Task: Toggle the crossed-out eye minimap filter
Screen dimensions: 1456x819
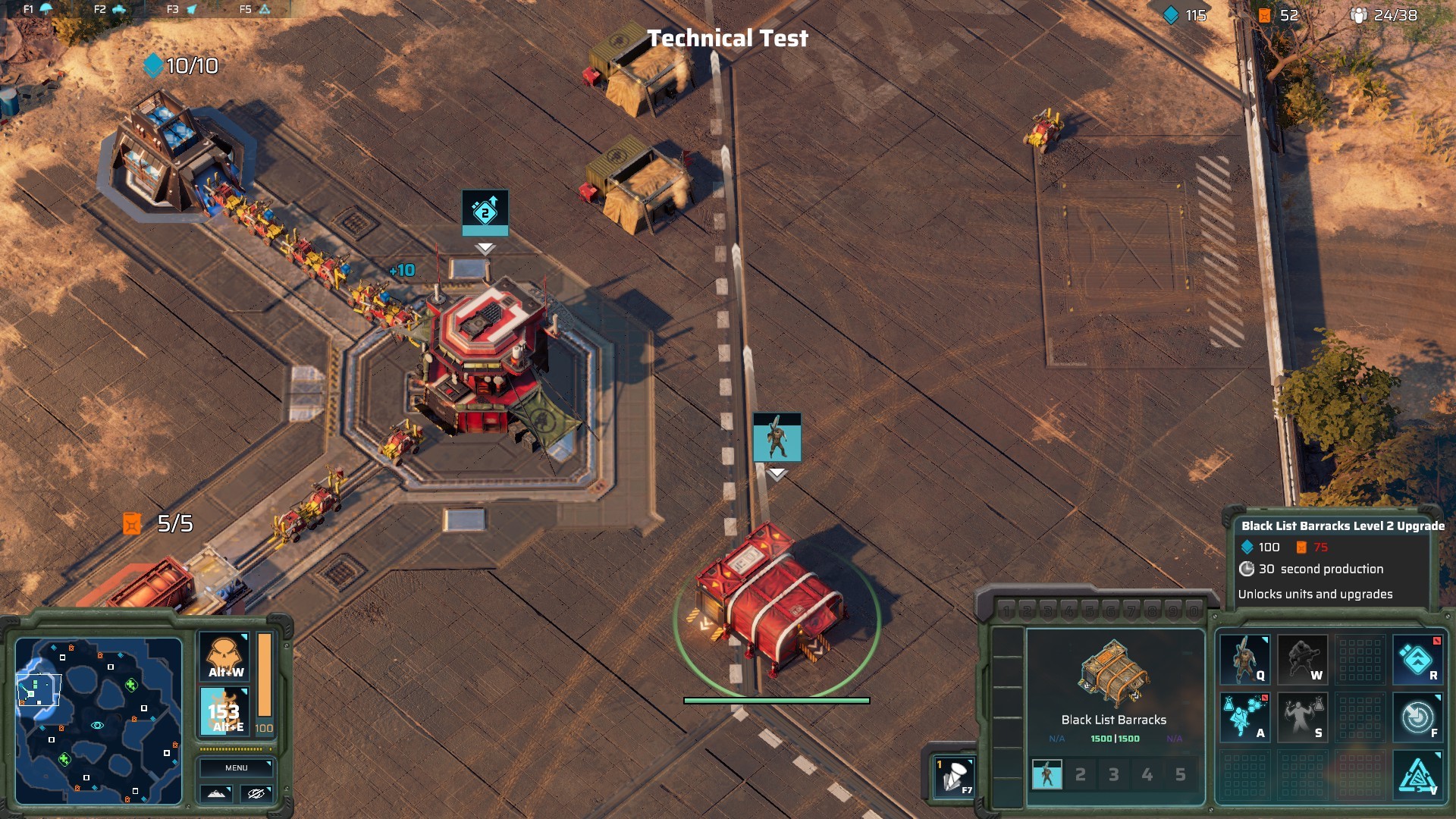Action: [x=256, y=793]
